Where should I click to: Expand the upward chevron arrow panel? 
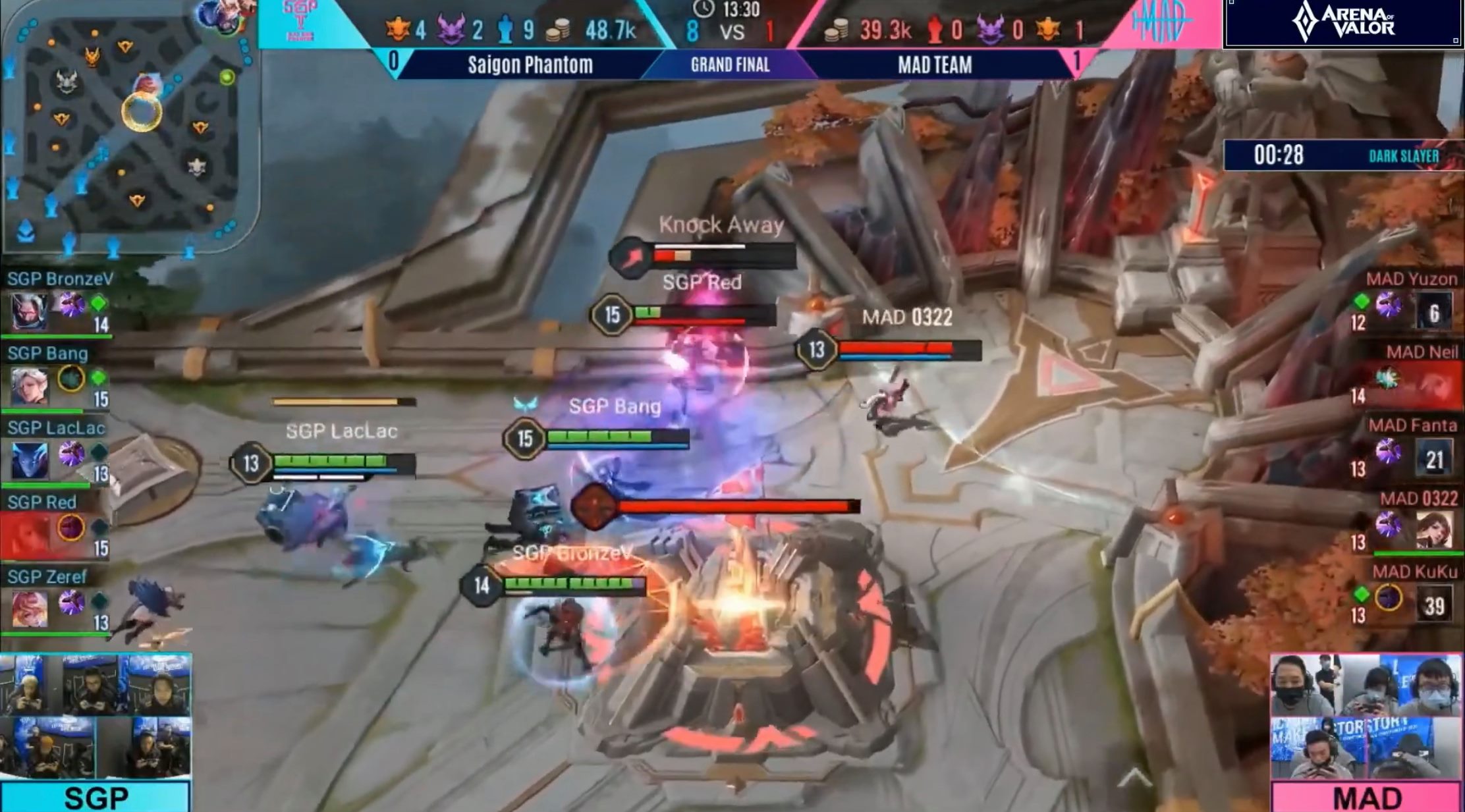1134,778
